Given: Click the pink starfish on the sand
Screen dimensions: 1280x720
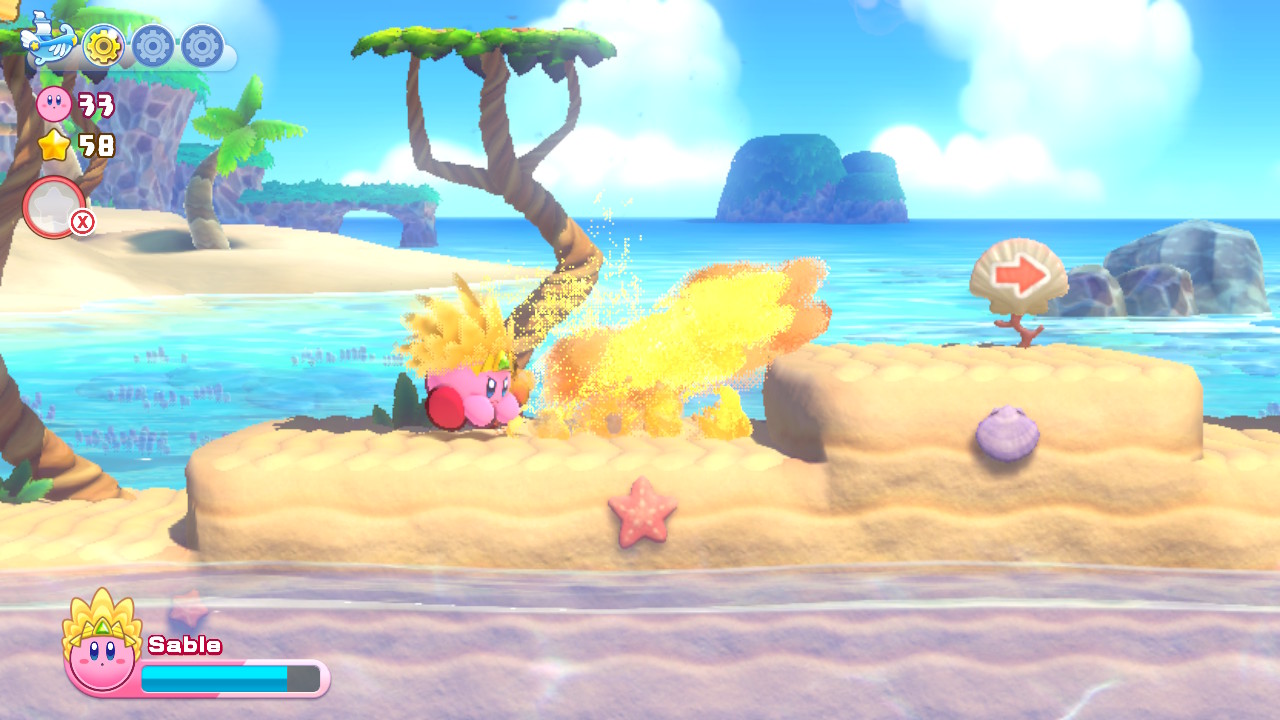Looking at the screenshot, I should point(641,514).
